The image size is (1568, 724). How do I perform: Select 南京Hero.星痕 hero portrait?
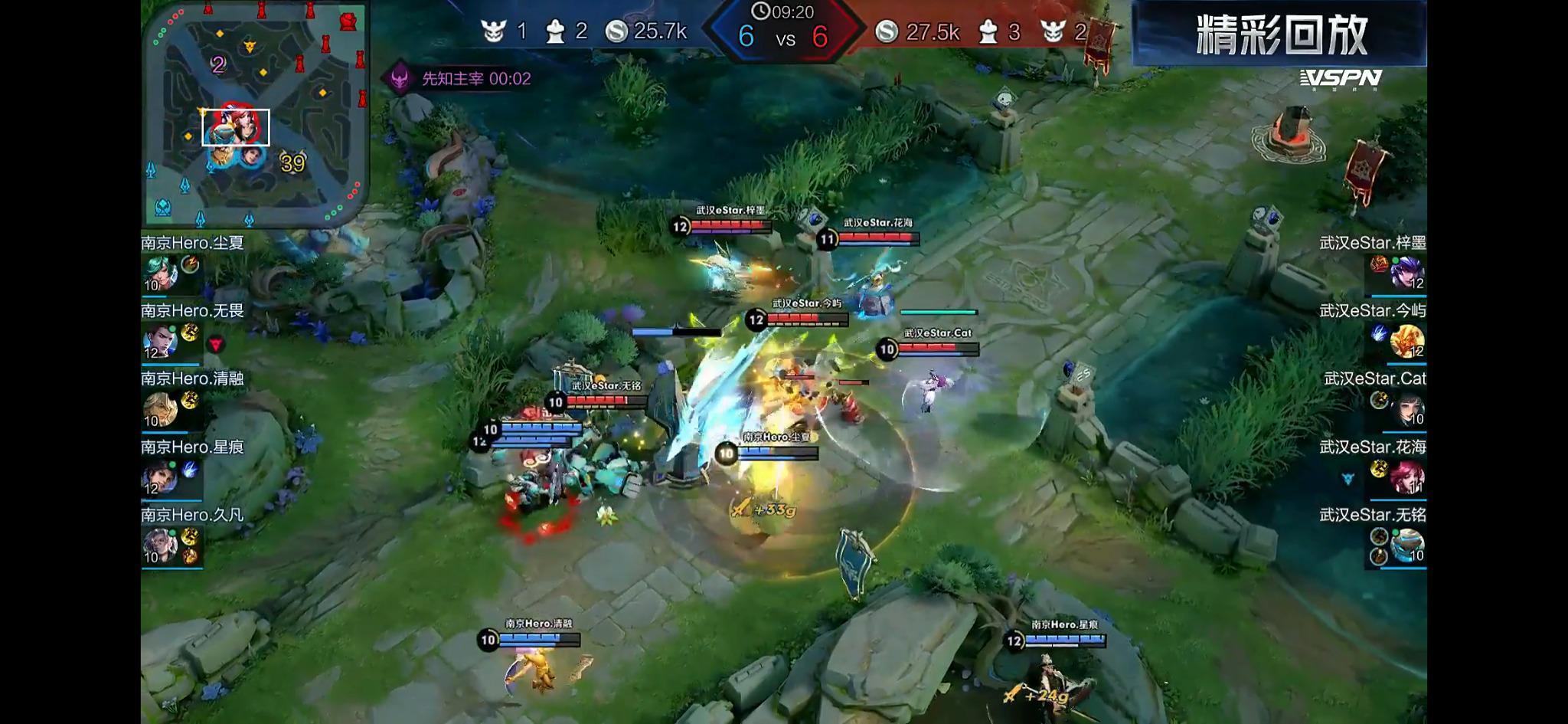162,477
